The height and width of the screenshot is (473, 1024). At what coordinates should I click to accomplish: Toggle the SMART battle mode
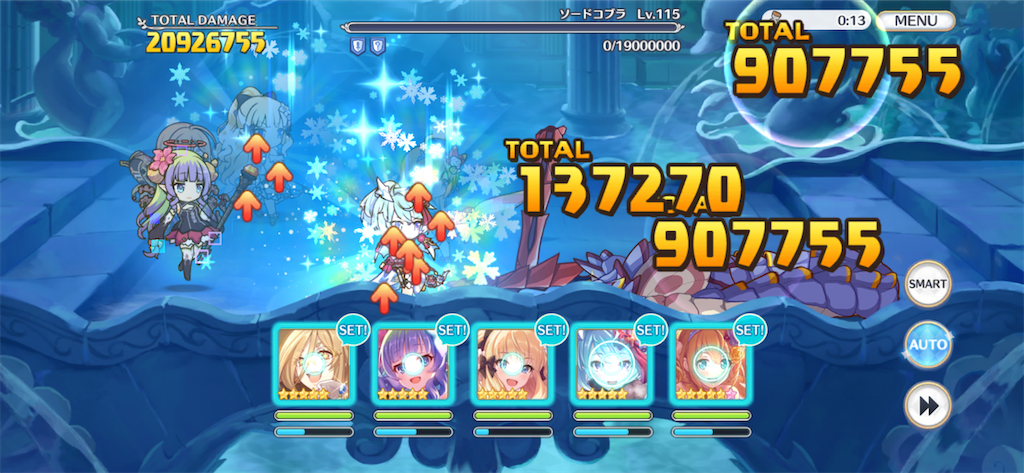tap(926, 284)
